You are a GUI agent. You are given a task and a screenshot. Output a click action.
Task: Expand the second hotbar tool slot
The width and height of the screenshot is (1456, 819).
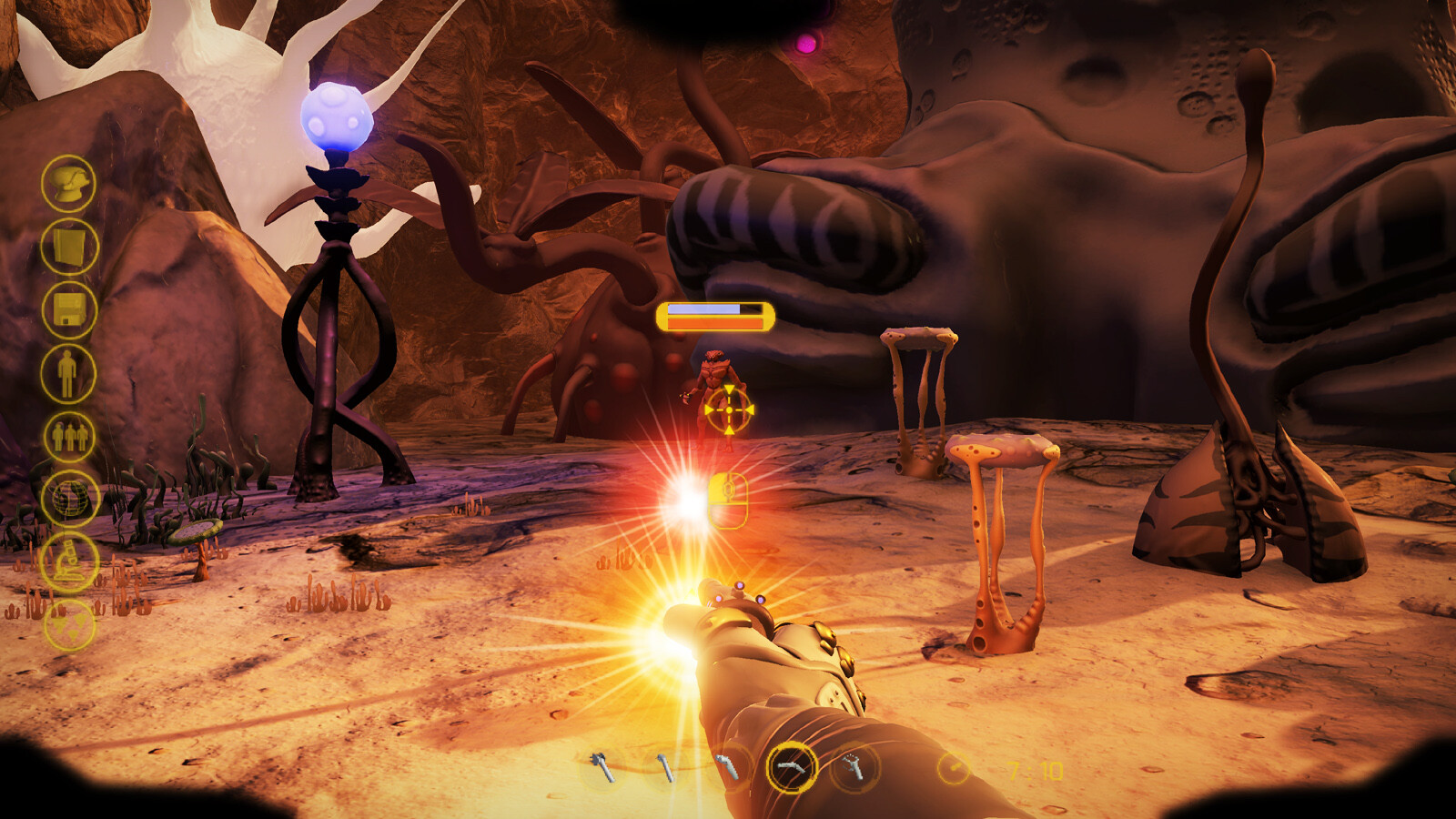668,769
